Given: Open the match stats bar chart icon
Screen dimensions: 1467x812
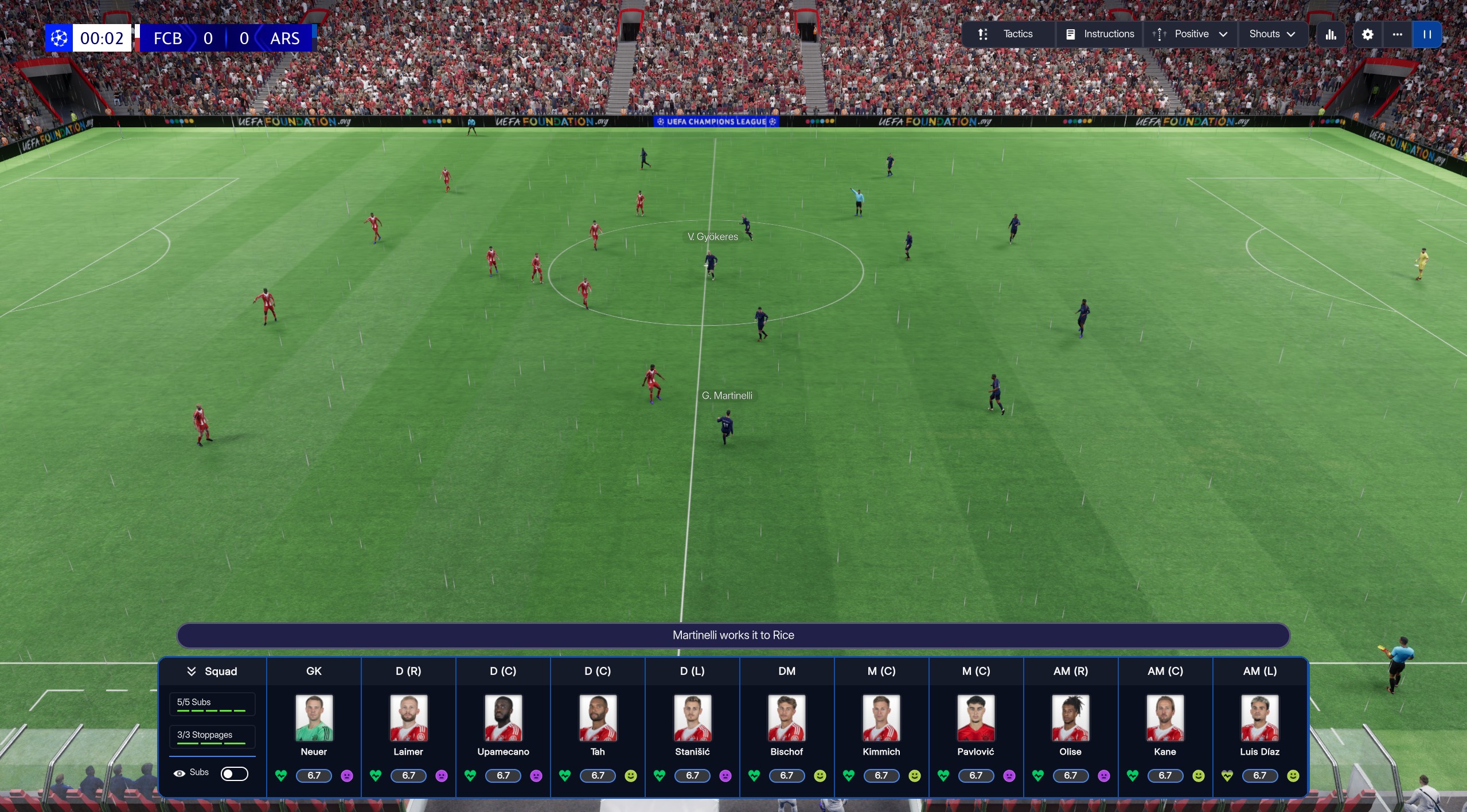Looking at the screenshot, I should pos(1331,34).
